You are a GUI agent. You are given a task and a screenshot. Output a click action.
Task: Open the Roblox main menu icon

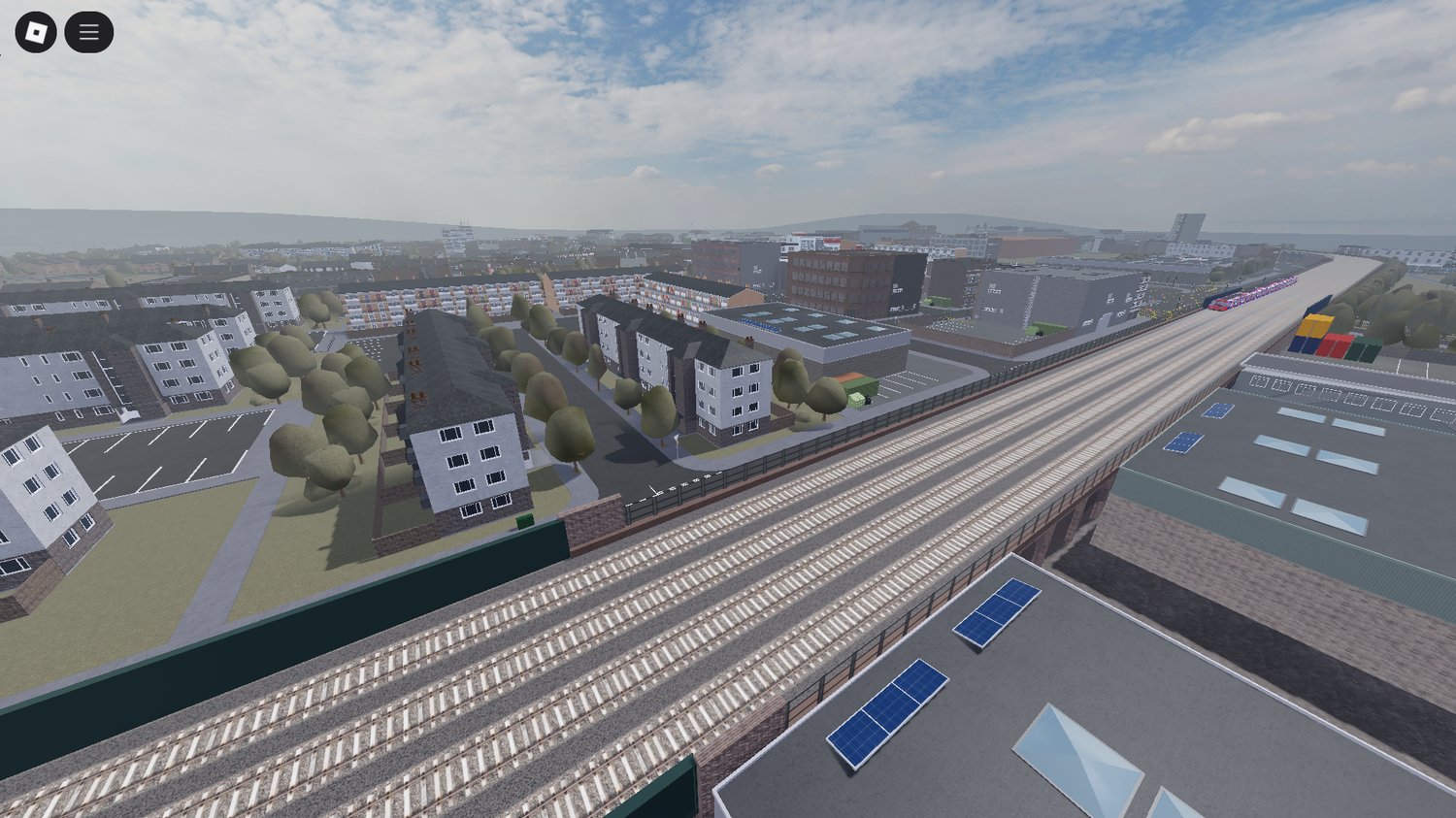click(36, 30)
